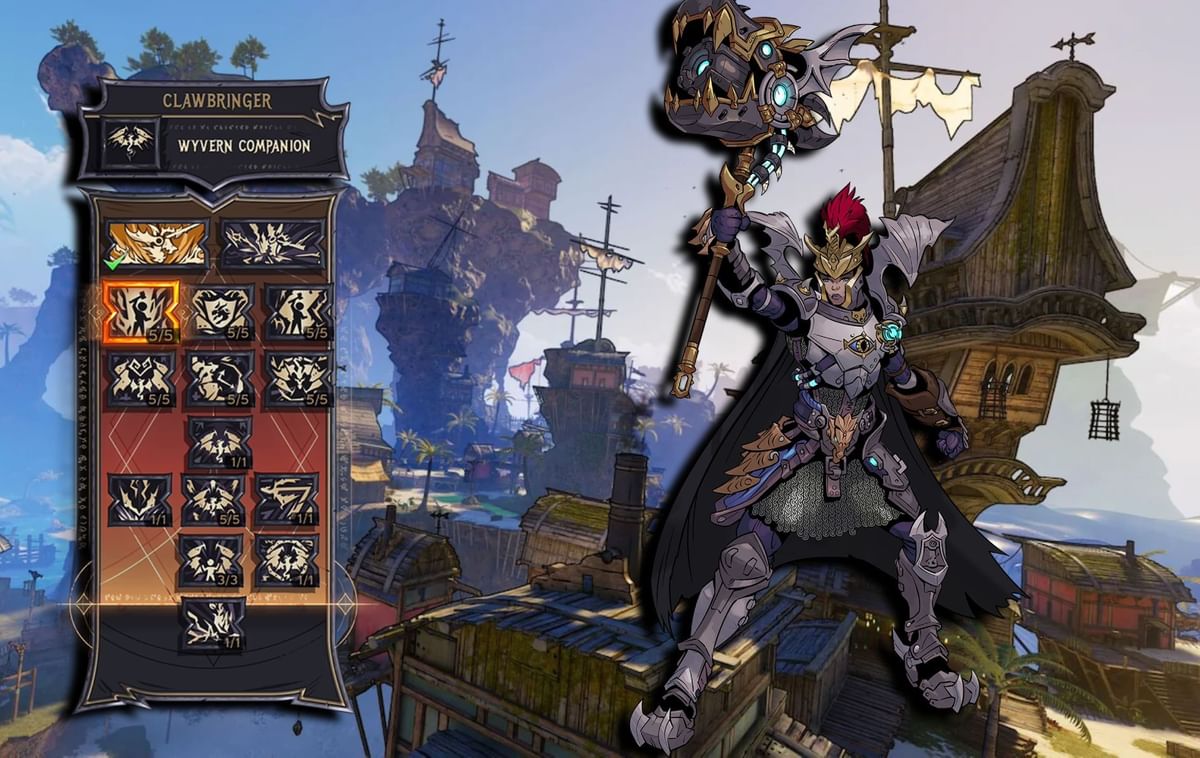1200x758 pixels.
Task: Choose the dark lightning action skill banner
Action: 273,243
